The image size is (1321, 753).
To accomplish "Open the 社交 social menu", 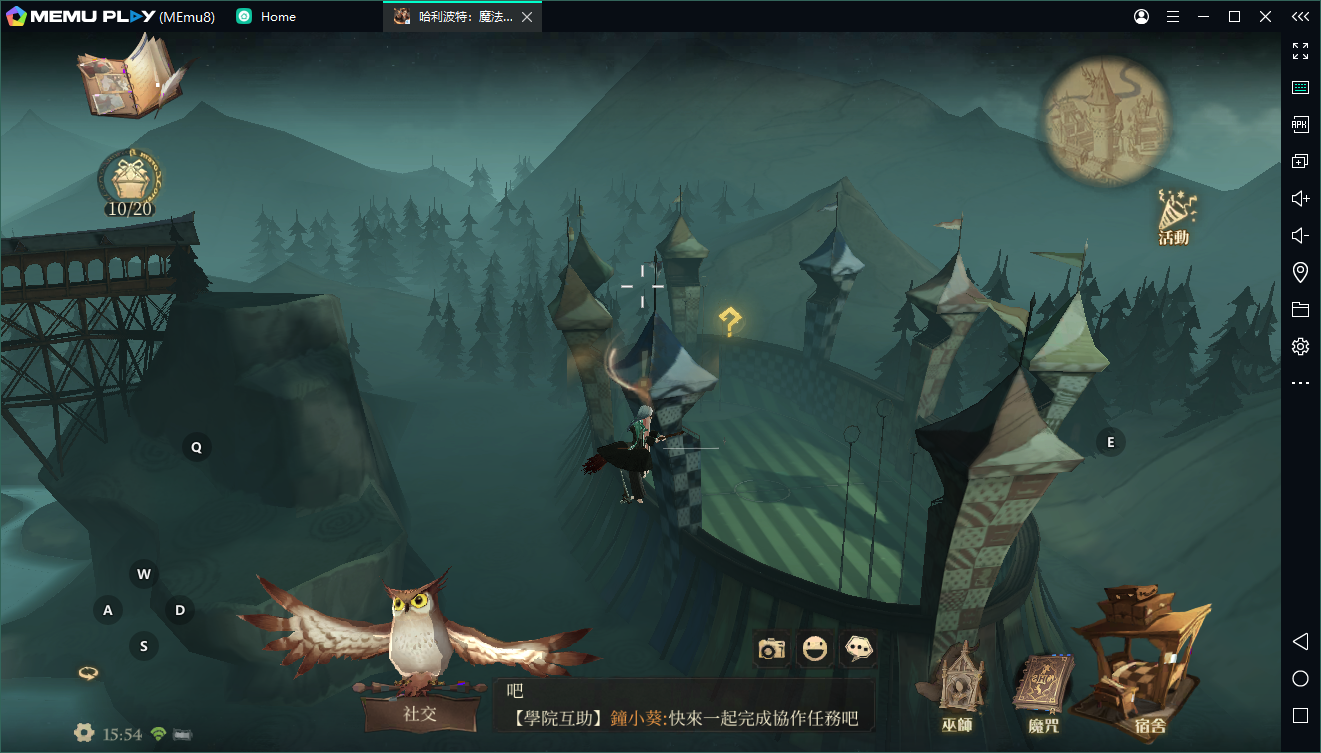I will (420, 712).
